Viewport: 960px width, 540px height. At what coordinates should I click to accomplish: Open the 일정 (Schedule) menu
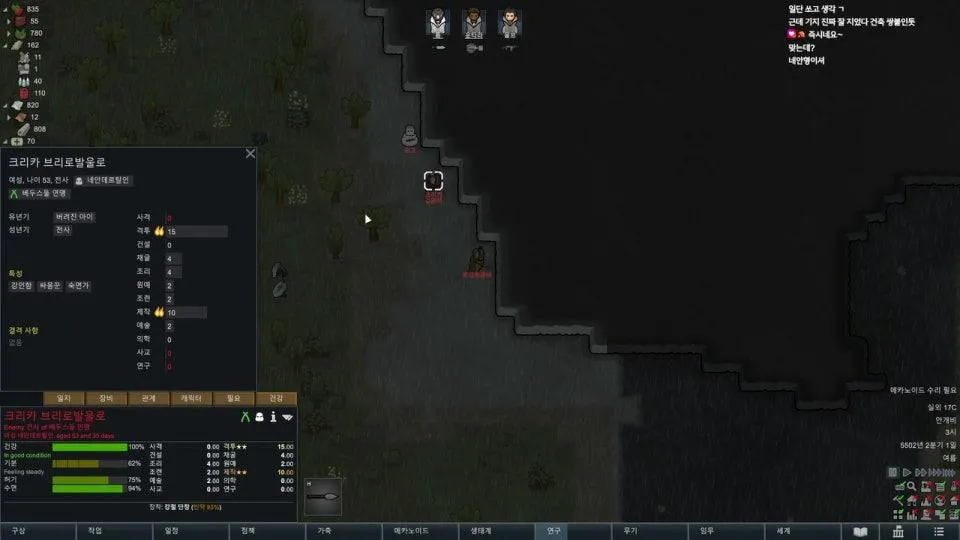click(172, 531)
